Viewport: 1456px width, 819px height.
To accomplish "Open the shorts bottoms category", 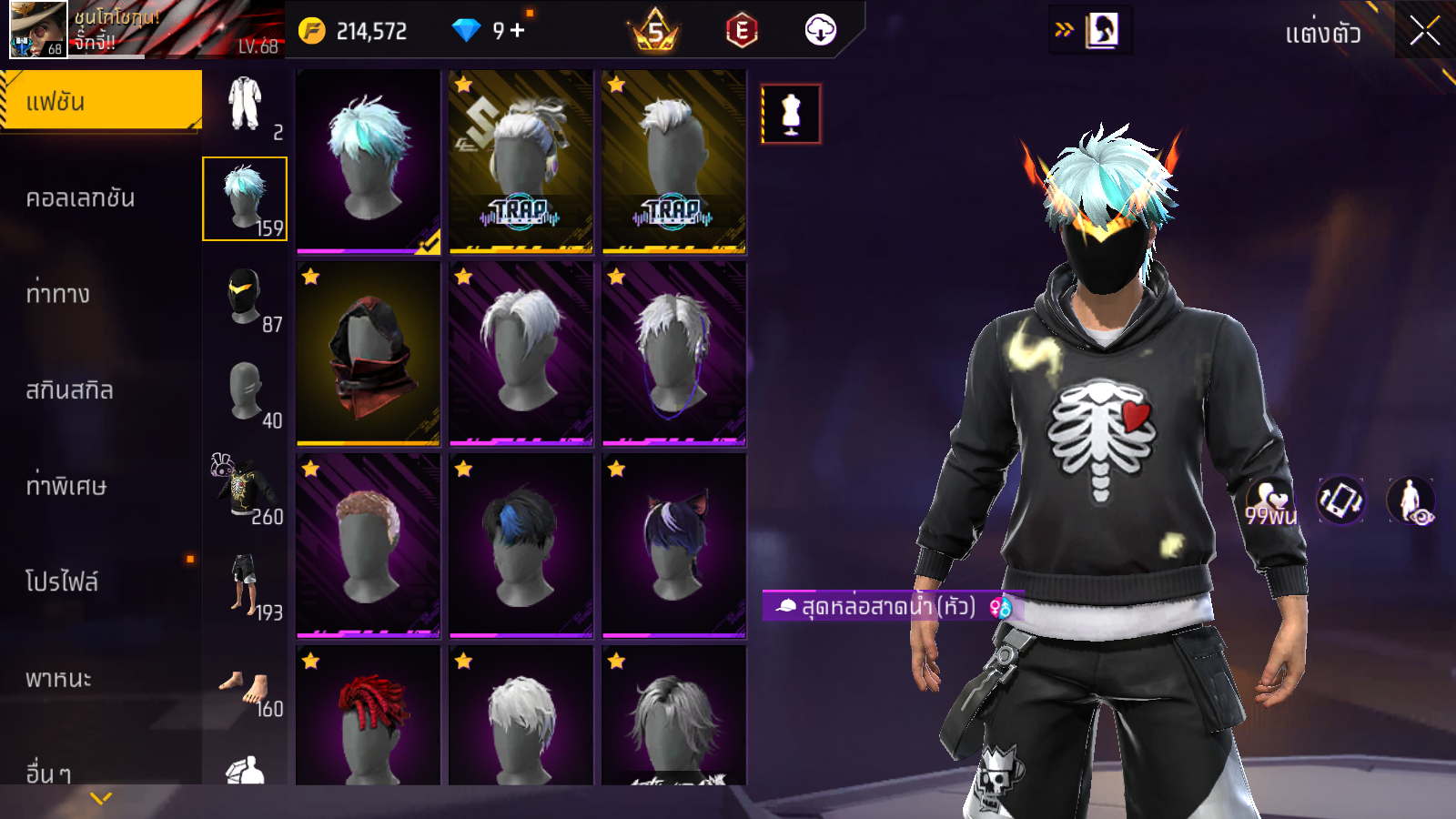I will pos(245,584).
